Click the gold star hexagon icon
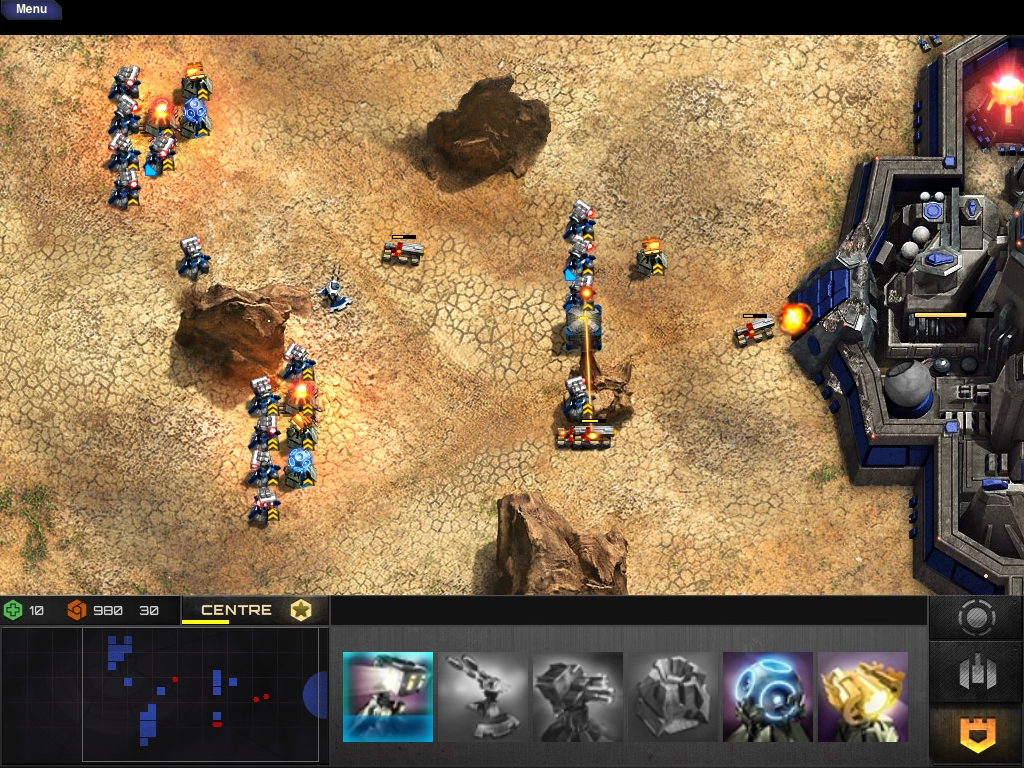 point(301,610)
